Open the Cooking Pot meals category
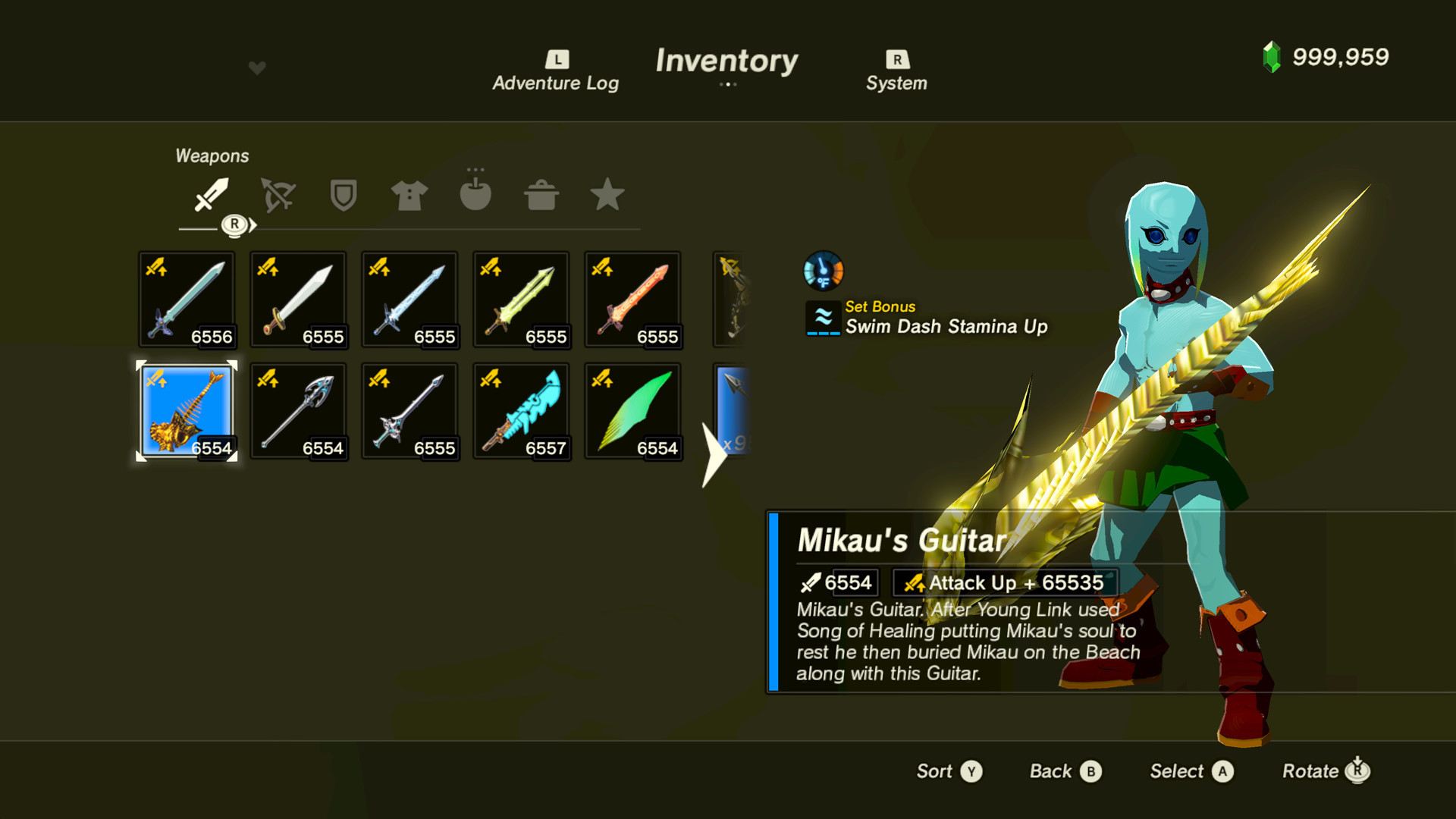Image resolution: width=1456 pixels, height=819 pixels. pyautogui.click(x=541, y=196)
